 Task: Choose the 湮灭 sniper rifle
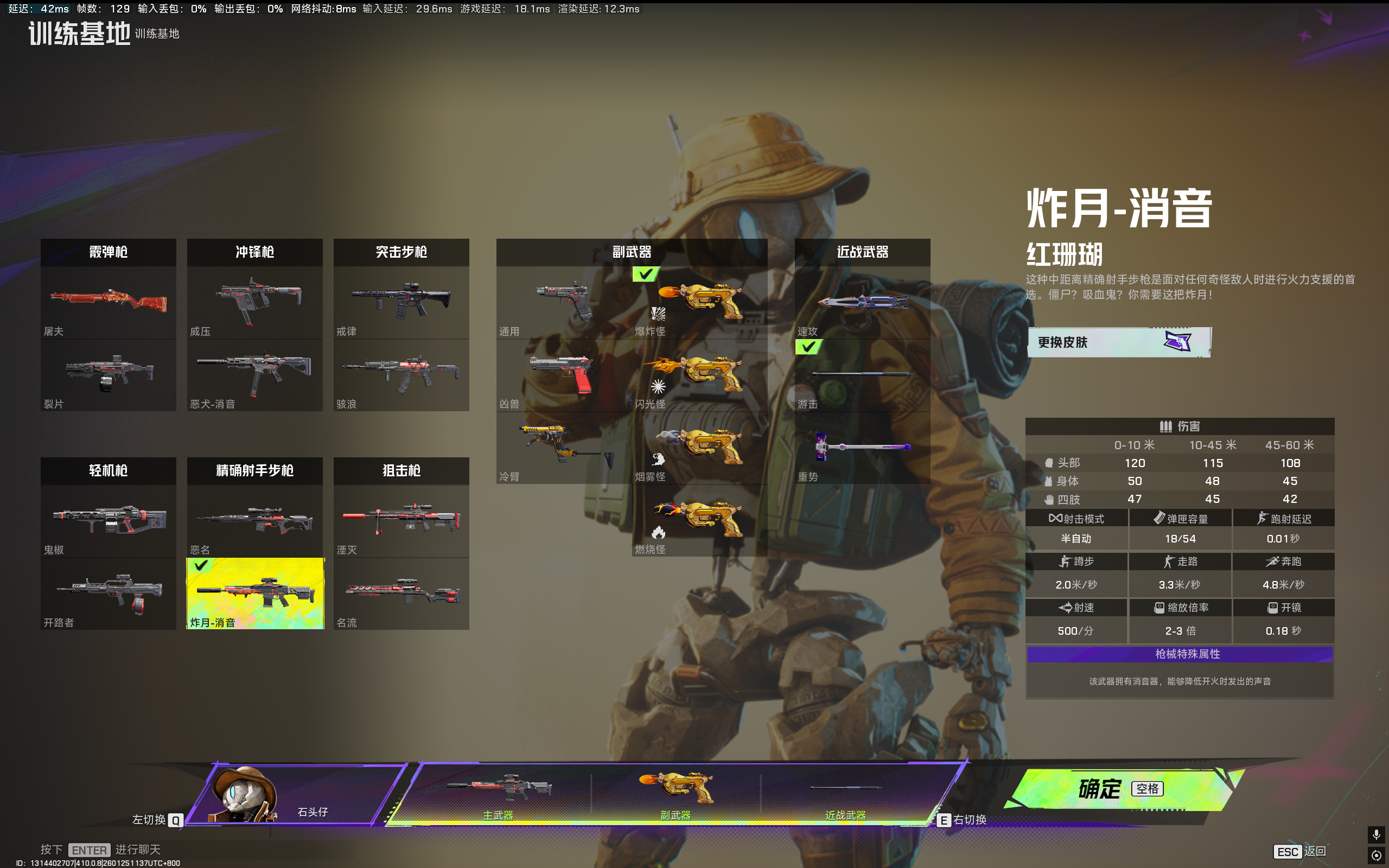pyautogui.click(x=400, y=521)
